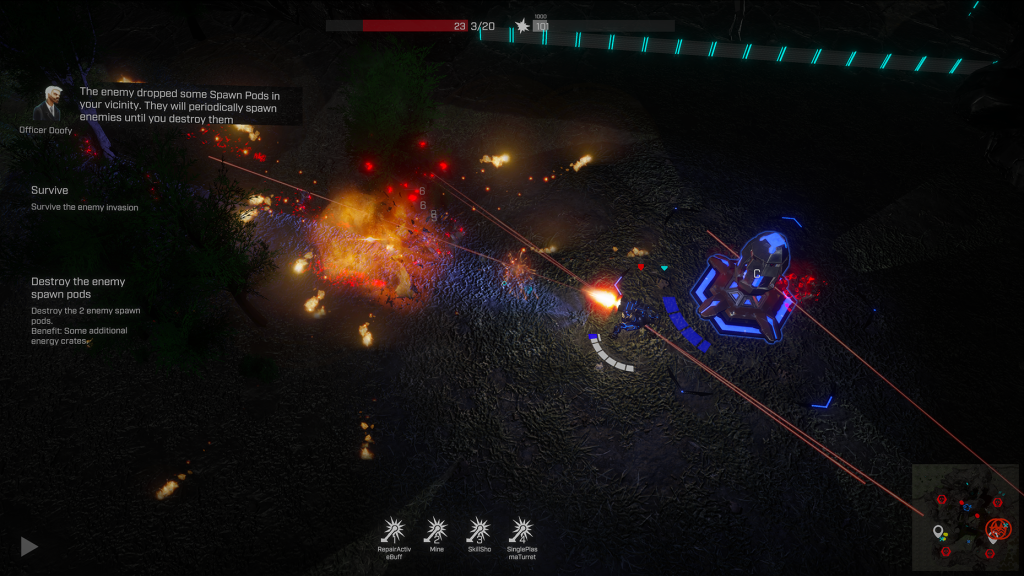1024x576 pixels.
Task: Activate the RepairActiveBuff ability
Action: pyautogui.click(x=394, y=530)
